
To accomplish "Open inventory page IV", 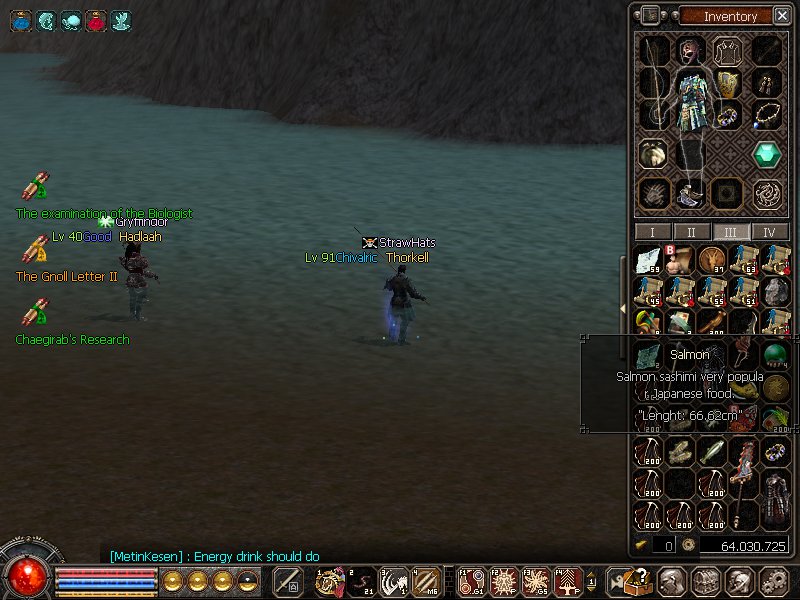I will click(x=769, y=232).
